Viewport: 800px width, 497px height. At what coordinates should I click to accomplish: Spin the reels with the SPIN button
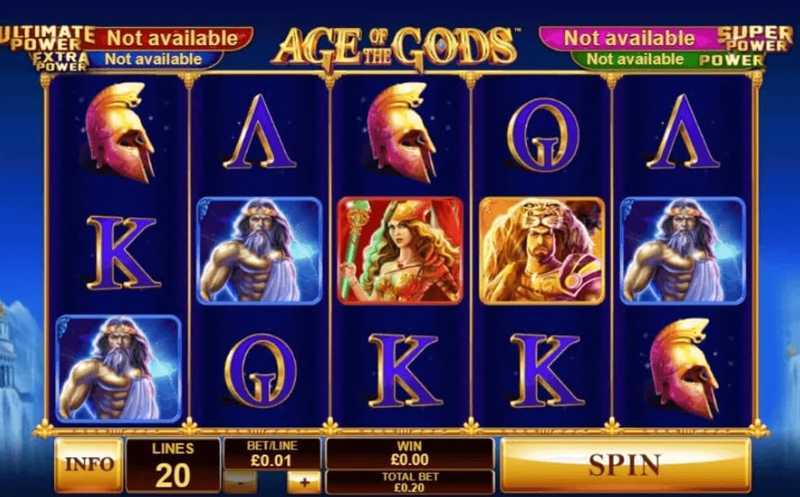coord(624,465)
